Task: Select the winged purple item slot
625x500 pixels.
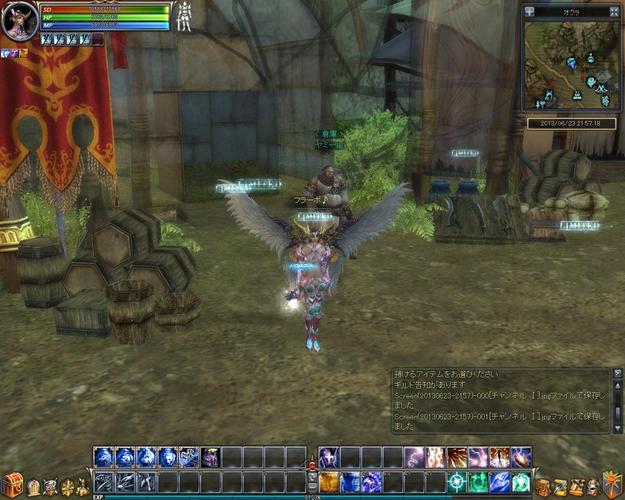Action: click(x=211, y=458)
